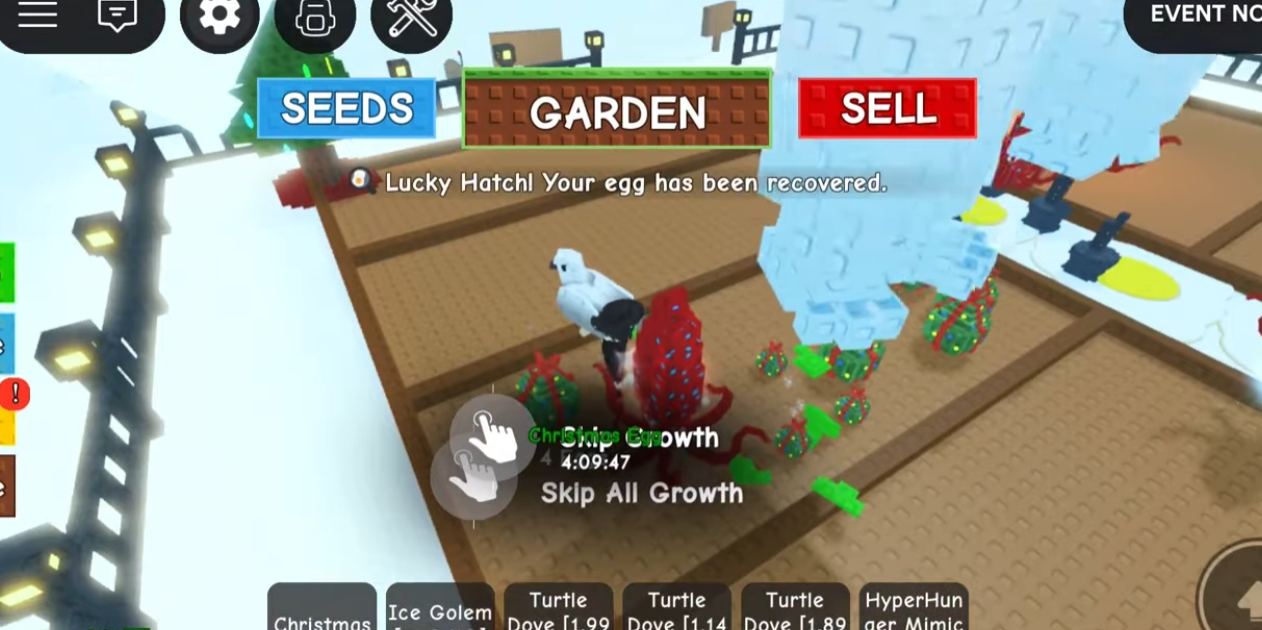The width and height of the screenshot is (1262, 630).
Task: Open the Event banner button
Action: [1200, 17]
